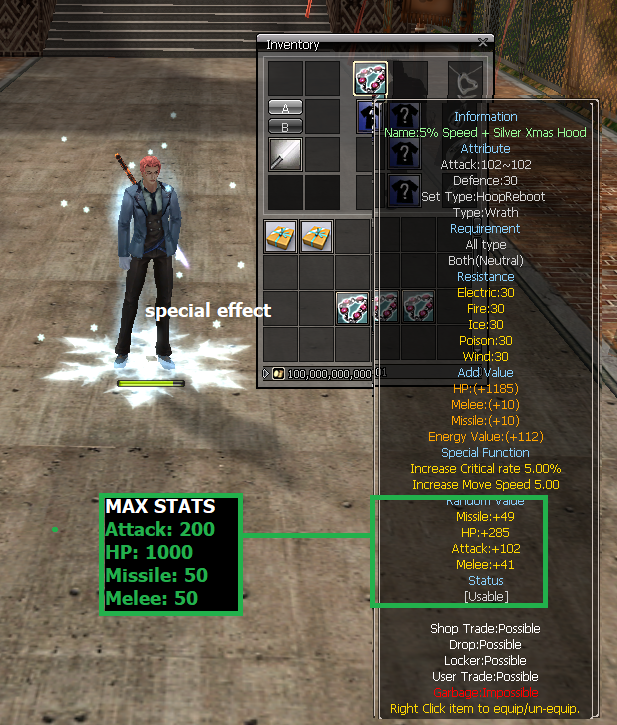Expand the arrow beside the gold amount
617x725 pixels.
(267, 374)
